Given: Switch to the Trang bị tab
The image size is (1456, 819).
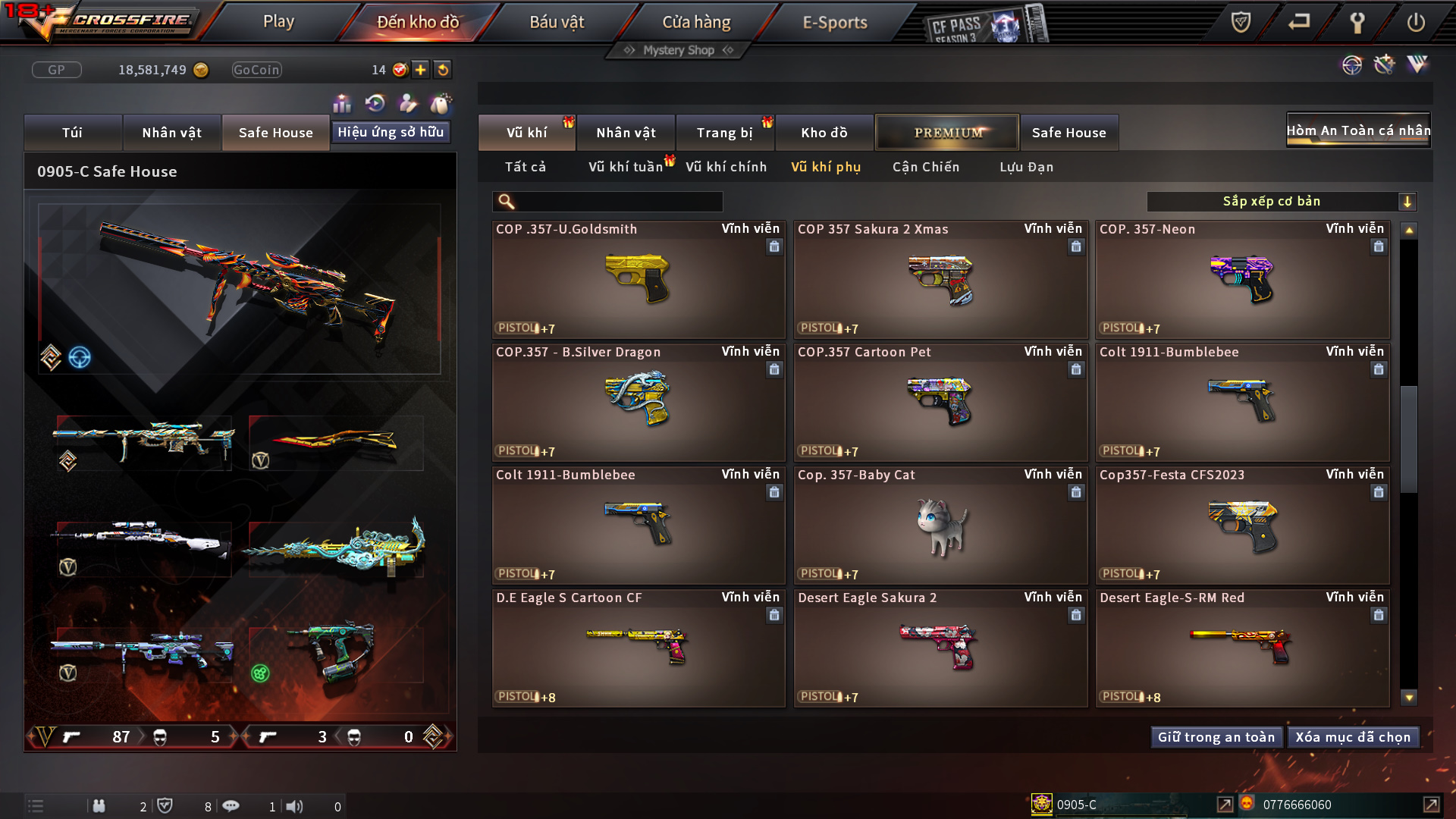Looking at the screenshot, I should pos(724,133).
